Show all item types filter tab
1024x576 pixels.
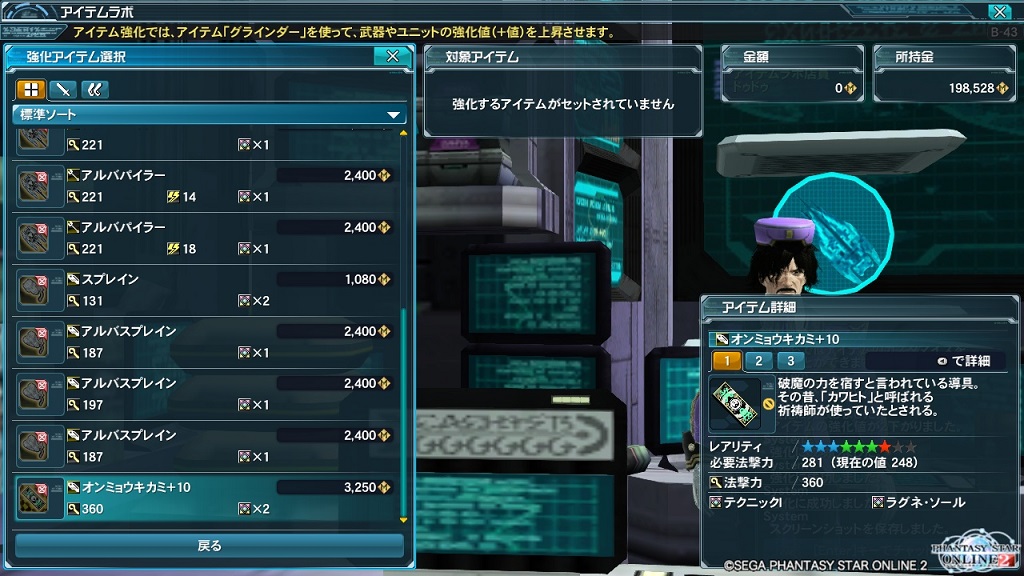click(x=30, y=89)
